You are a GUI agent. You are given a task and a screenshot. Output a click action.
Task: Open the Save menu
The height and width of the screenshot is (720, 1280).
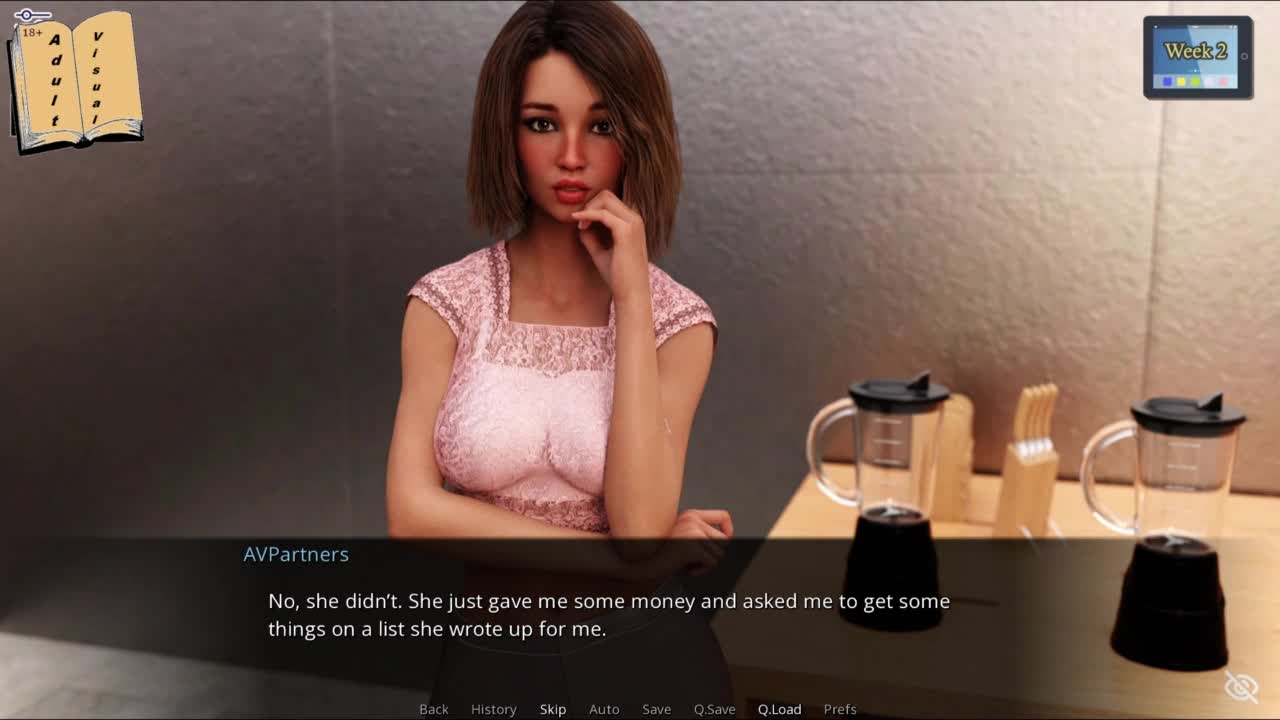656,709
